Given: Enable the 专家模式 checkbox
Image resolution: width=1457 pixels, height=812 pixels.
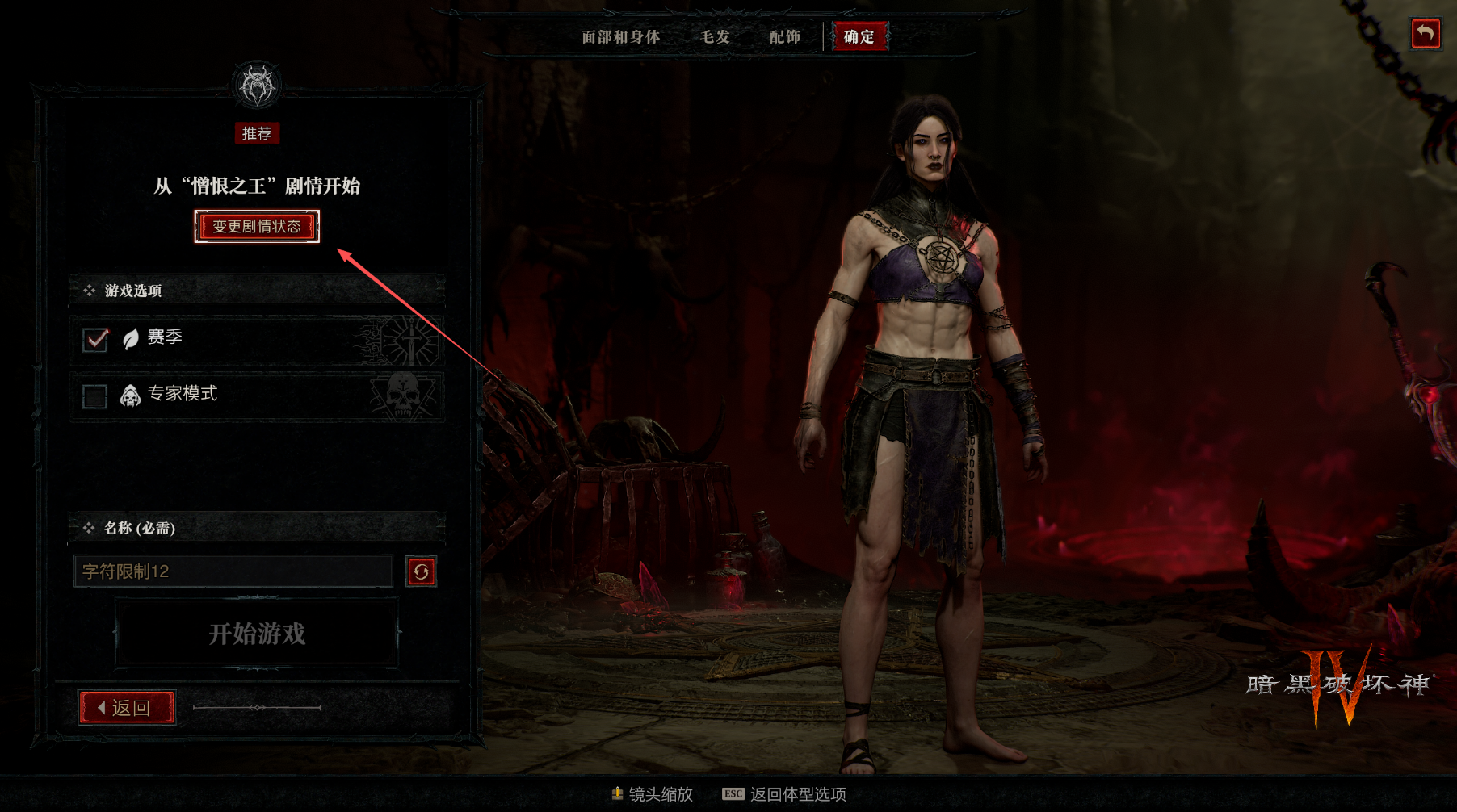Looking at the screenshot, I should 95,396.
